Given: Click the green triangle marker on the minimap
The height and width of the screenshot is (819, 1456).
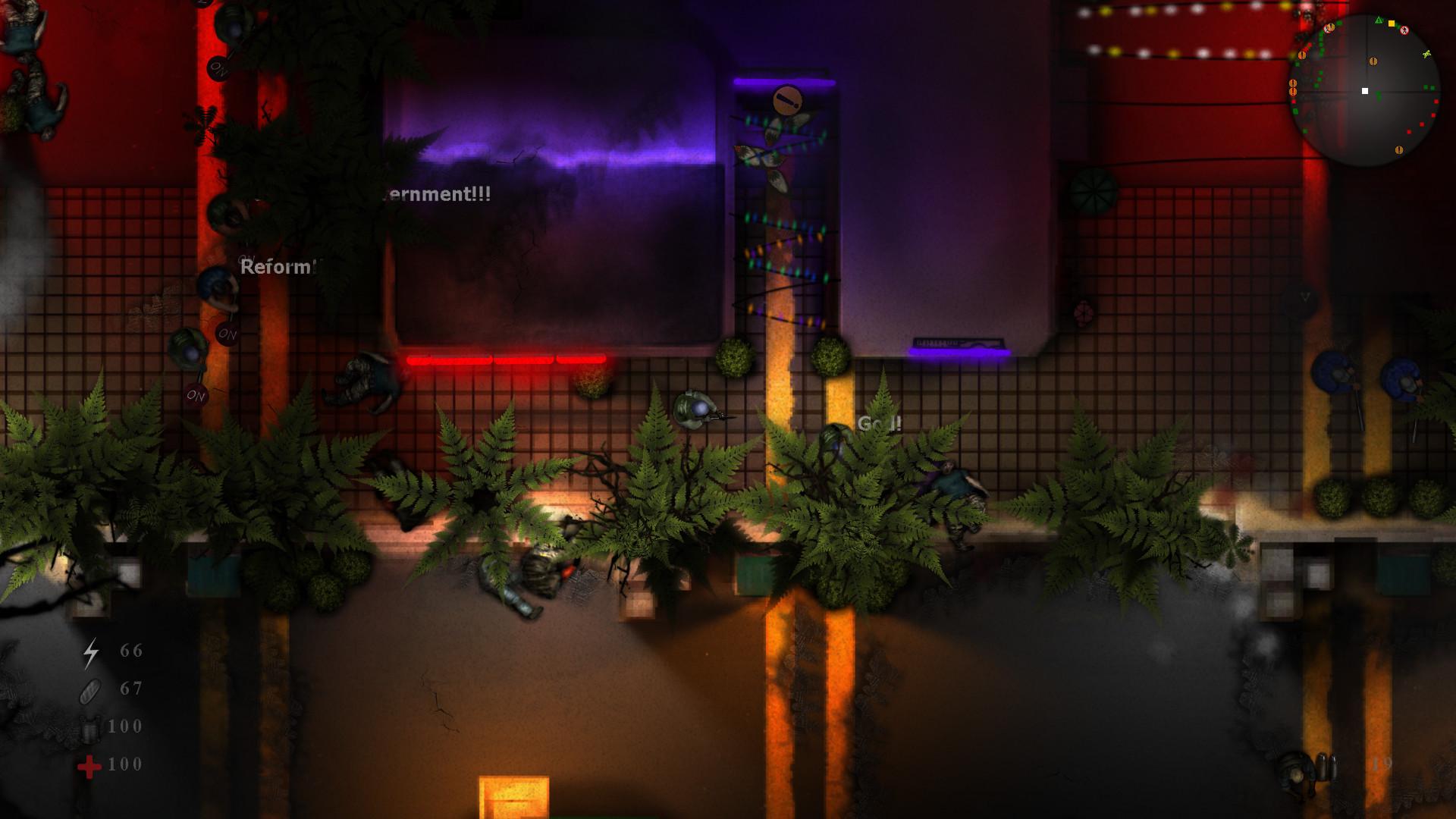Looking at the screenshot, I should pyautogui.click(x=1378, y=19).
